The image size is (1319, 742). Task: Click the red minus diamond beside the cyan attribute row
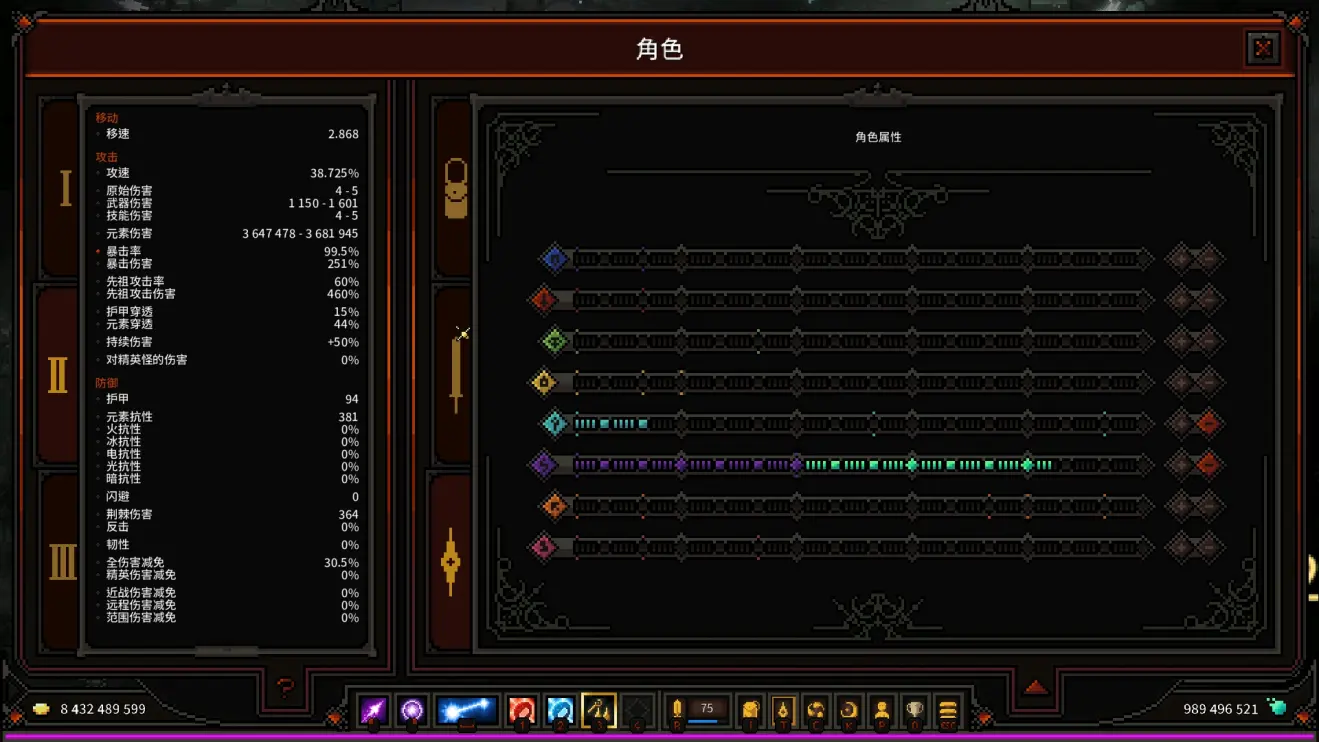coord(1208,424)
